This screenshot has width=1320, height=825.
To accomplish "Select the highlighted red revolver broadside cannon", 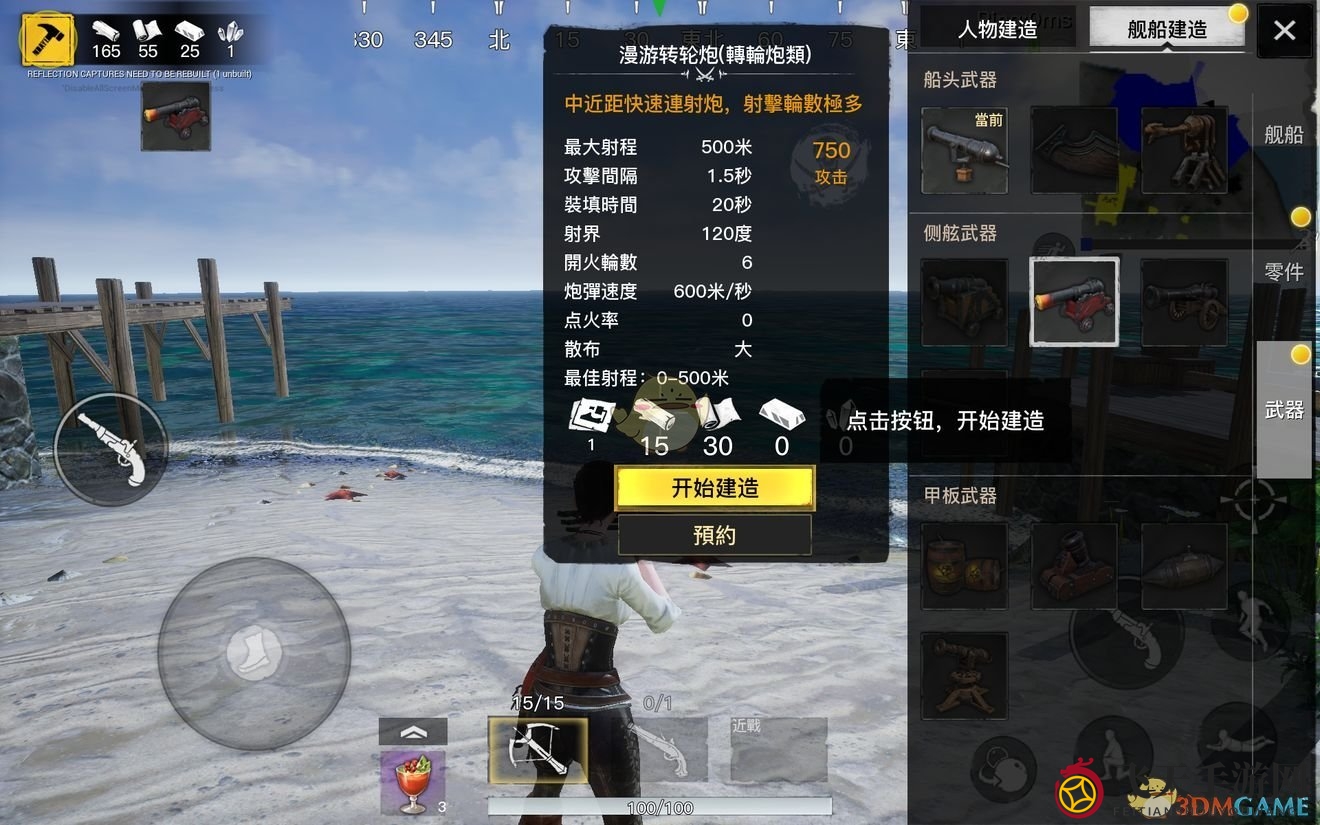I will coord(1074,300).
